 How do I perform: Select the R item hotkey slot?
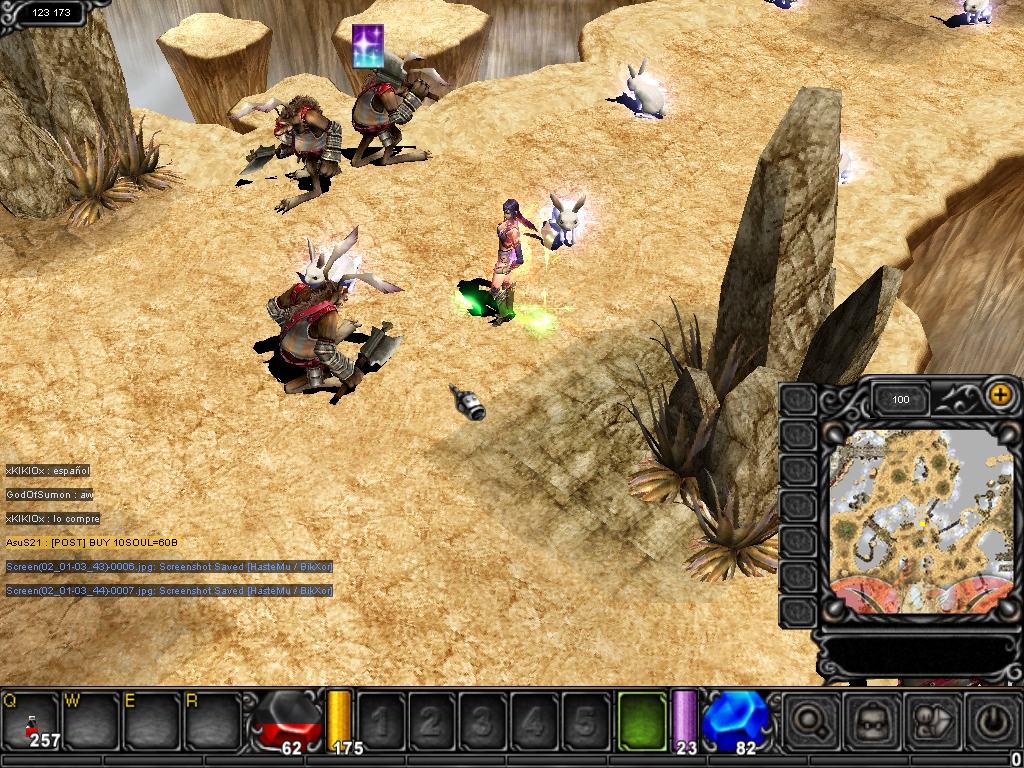pos(211,720)
